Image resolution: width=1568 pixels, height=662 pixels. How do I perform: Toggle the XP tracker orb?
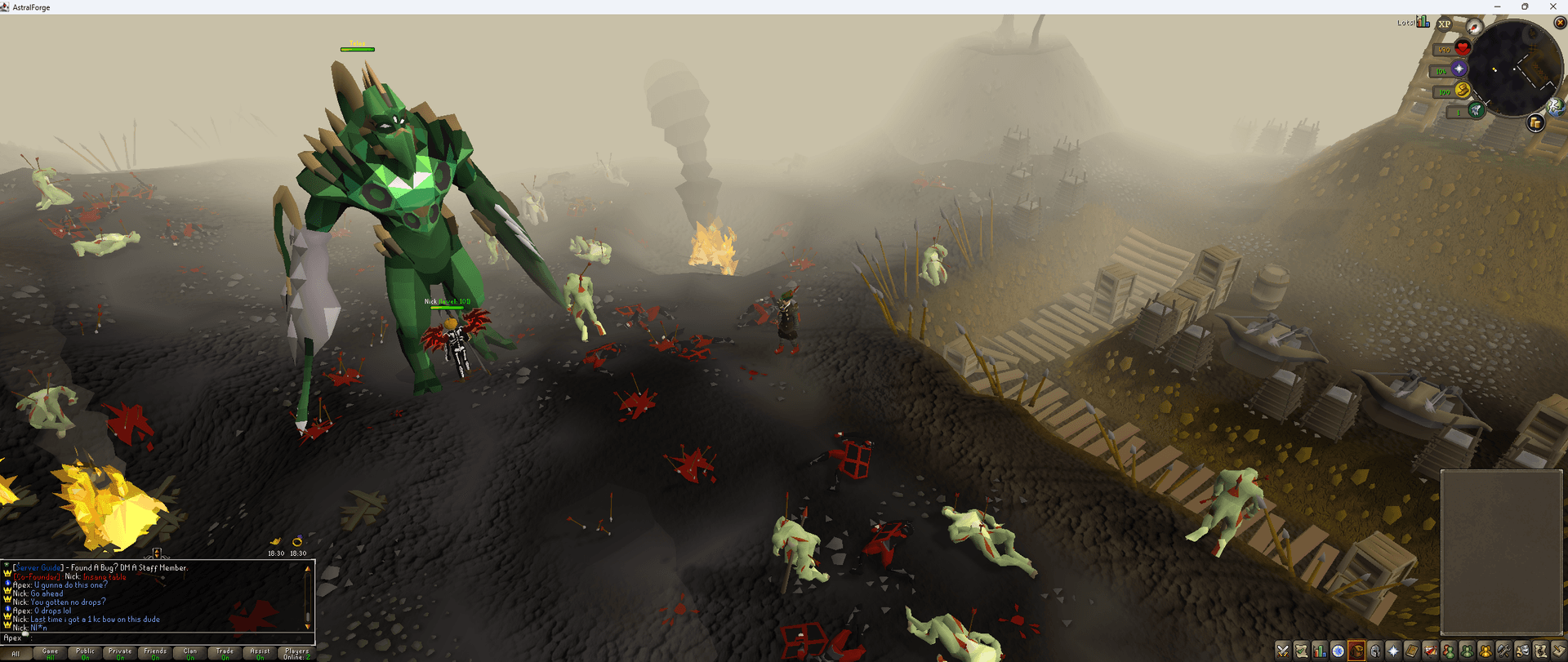(x=1443, y=24)
